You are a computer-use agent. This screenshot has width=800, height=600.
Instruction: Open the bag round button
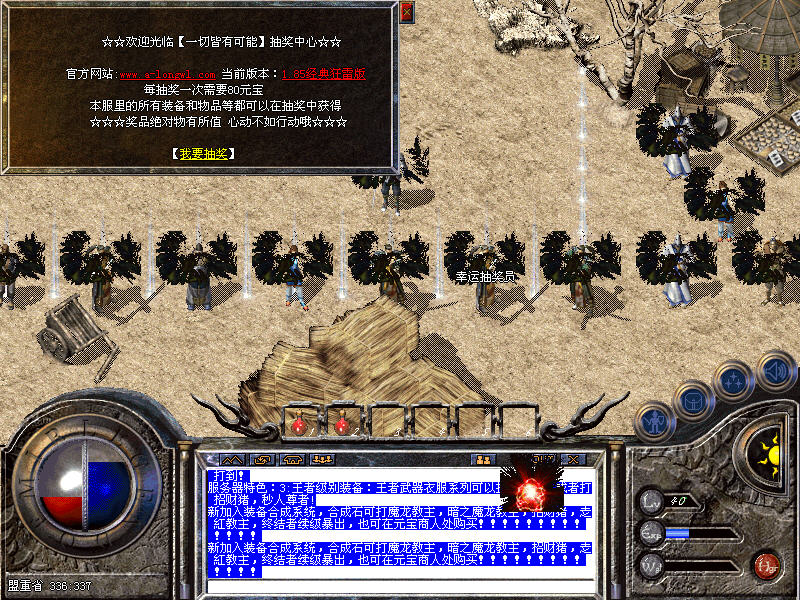point(694,401)
